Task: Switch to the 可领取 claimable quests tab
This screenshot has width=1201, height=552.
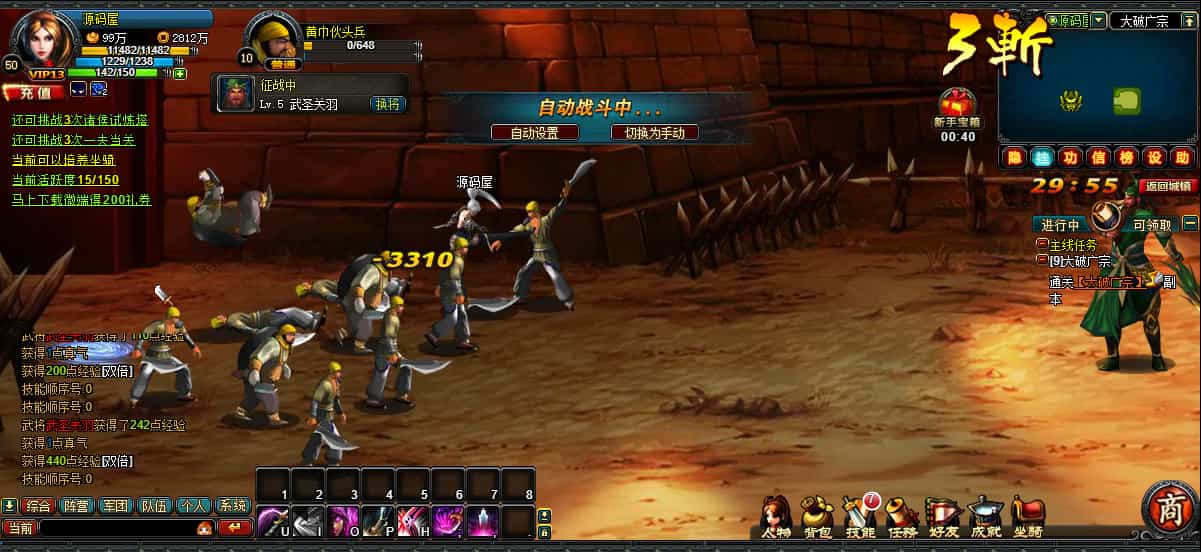Action: point(1152,224)
